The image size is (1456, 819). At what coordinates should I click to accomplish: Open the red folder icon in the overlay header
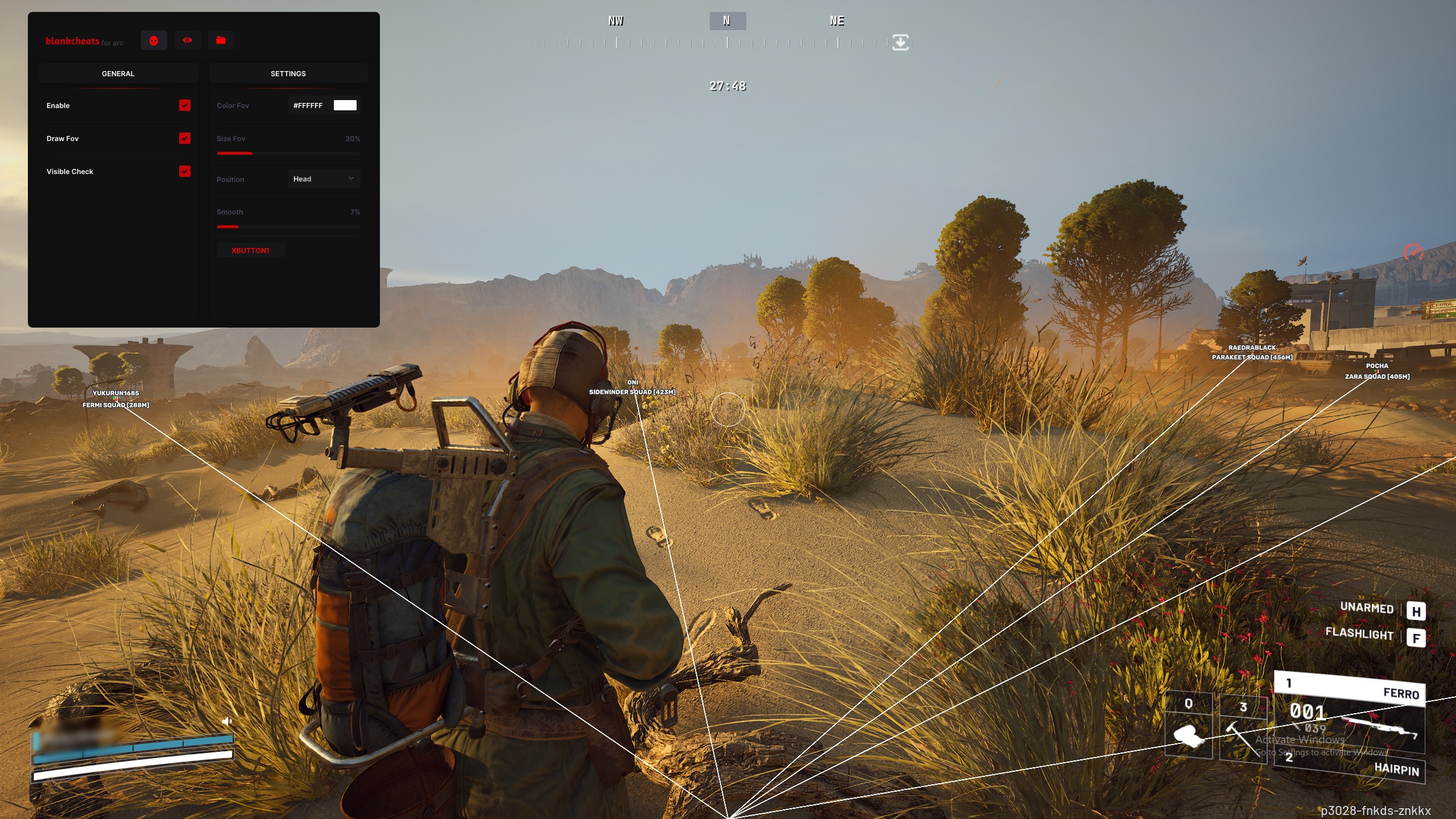coord(221,40)
